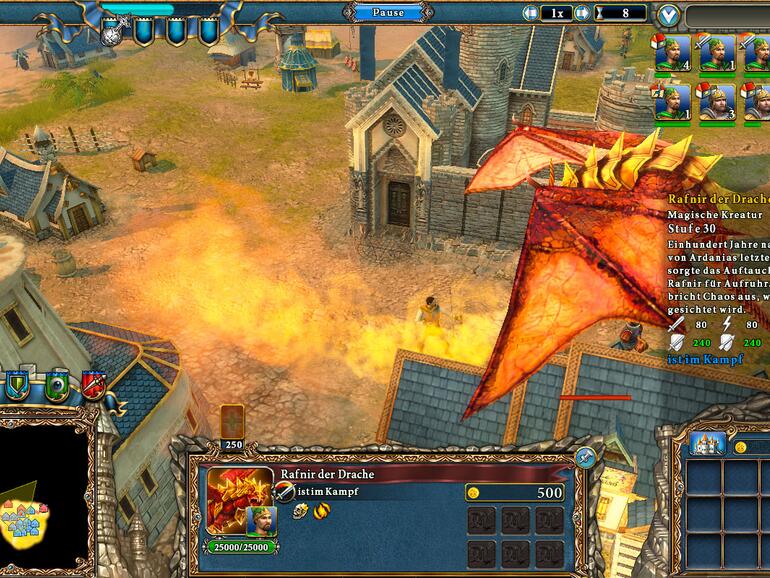
Task: Click the crossed swords icon at top left
Action: point(113,32)
